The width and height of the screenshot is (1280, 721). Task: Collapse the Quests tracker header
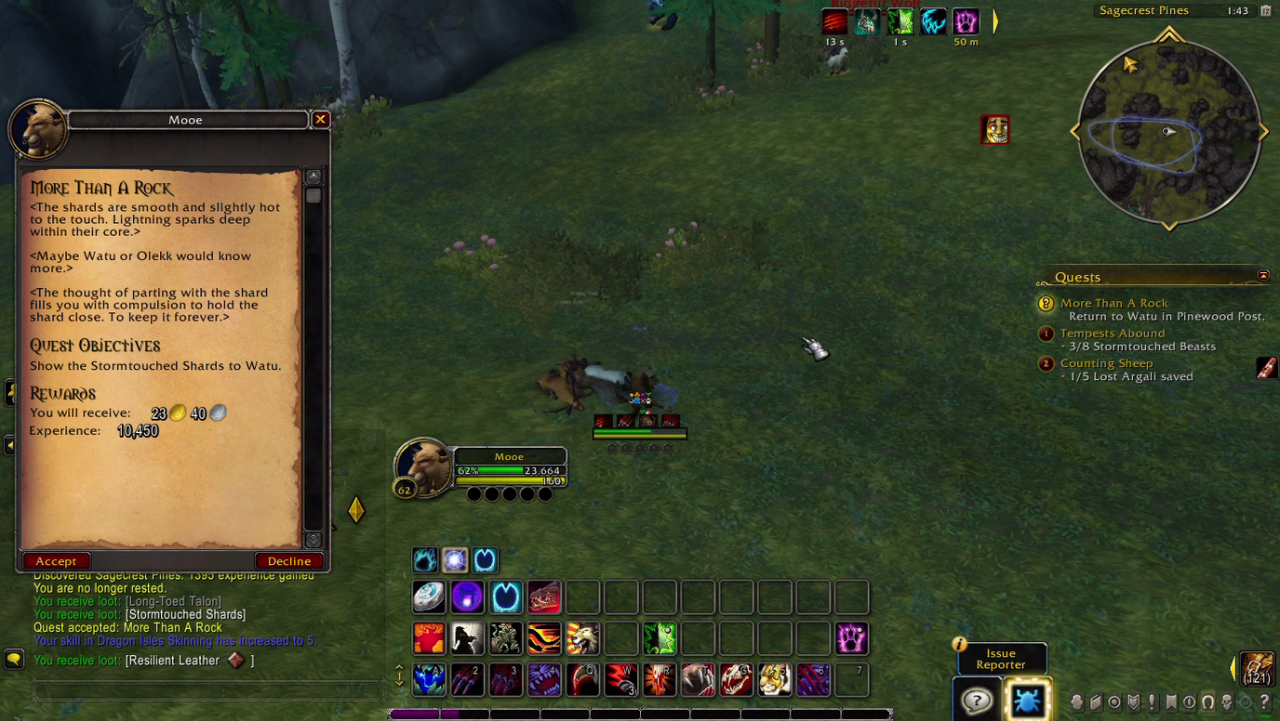click(1263, 276)
